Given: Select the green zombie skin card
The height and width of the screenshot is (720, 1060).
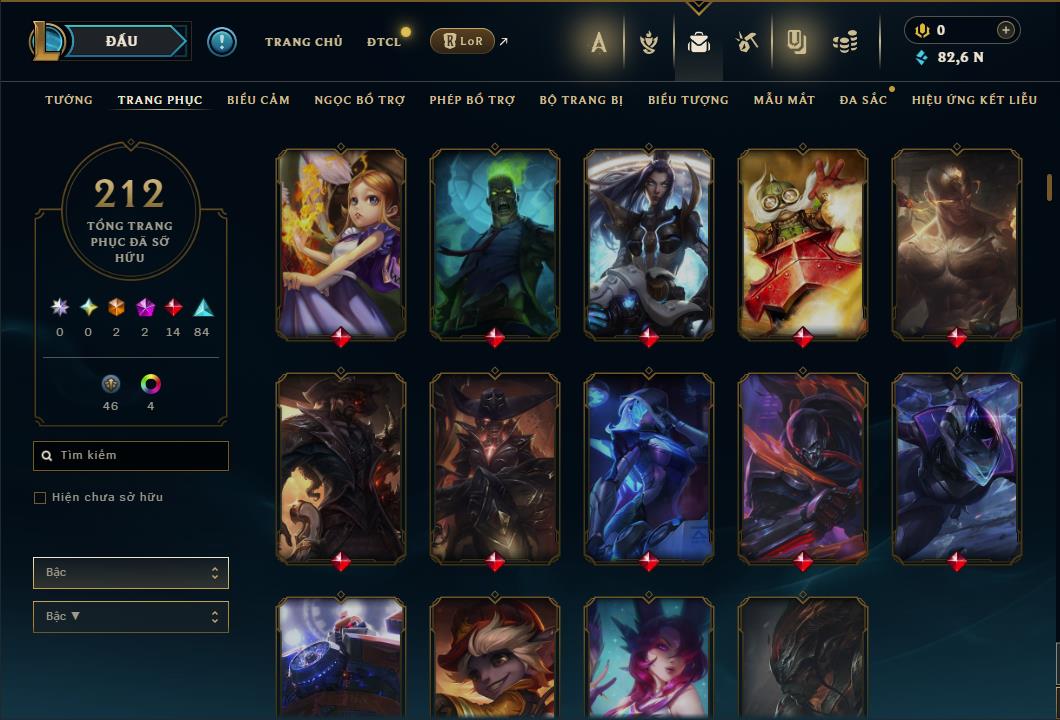Looking at the screenshot, I should pos(495,243).
